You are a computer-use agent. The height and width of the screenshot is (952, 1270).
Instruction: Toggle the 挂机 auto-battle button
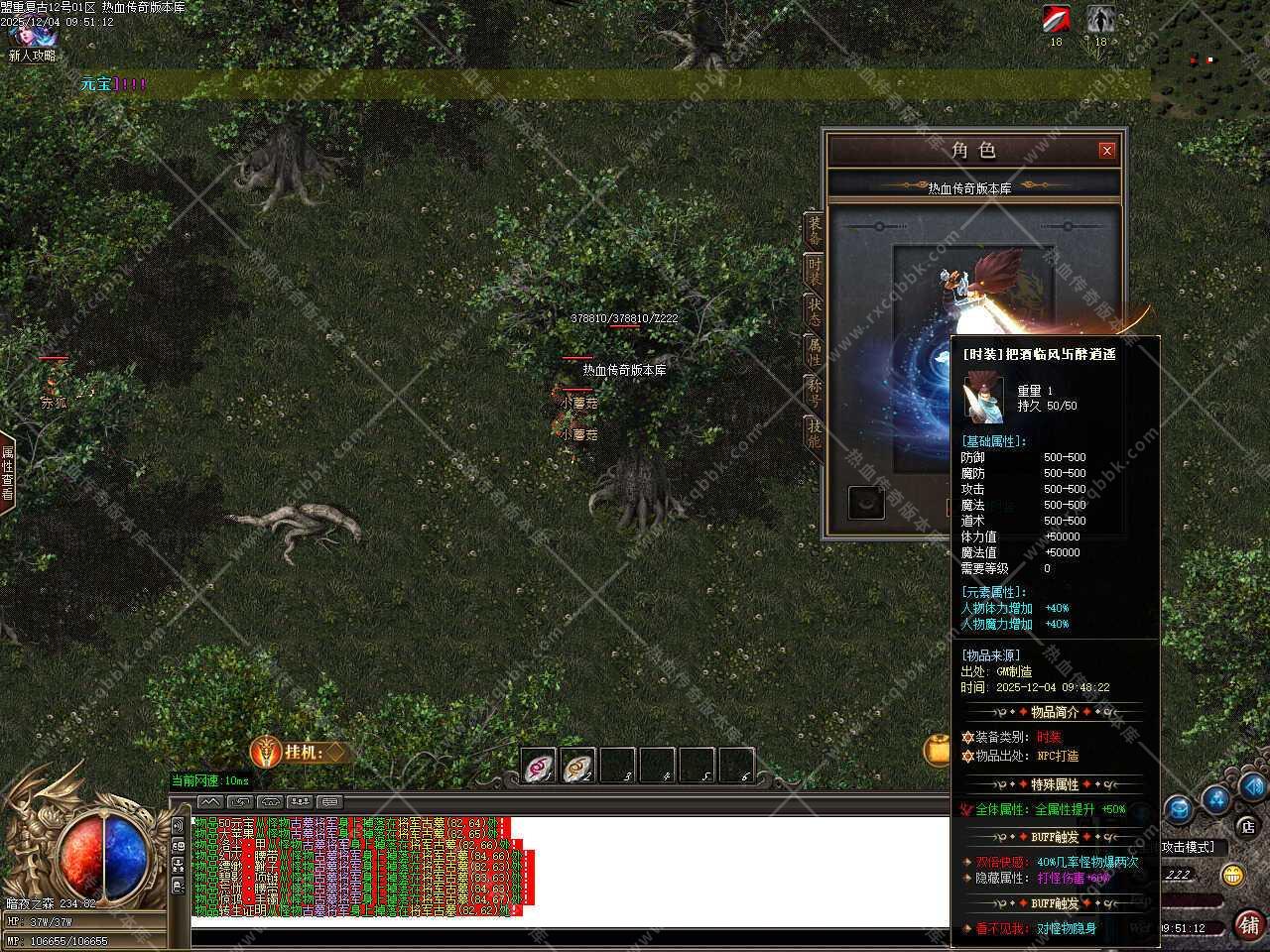[x=298, y=753]
